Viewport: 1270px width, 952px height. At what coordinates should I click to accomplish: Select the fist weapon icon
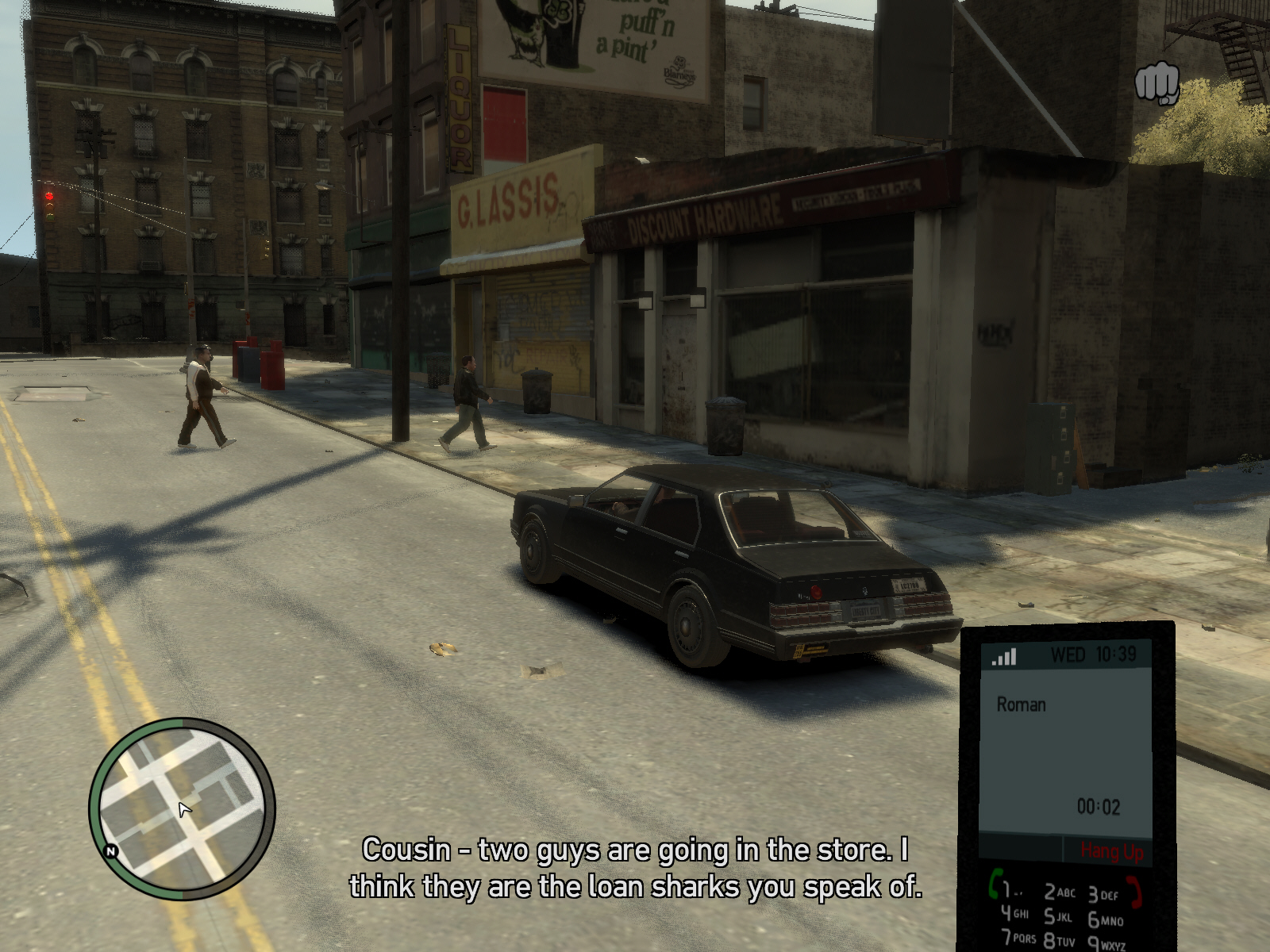pos(1156,82)
